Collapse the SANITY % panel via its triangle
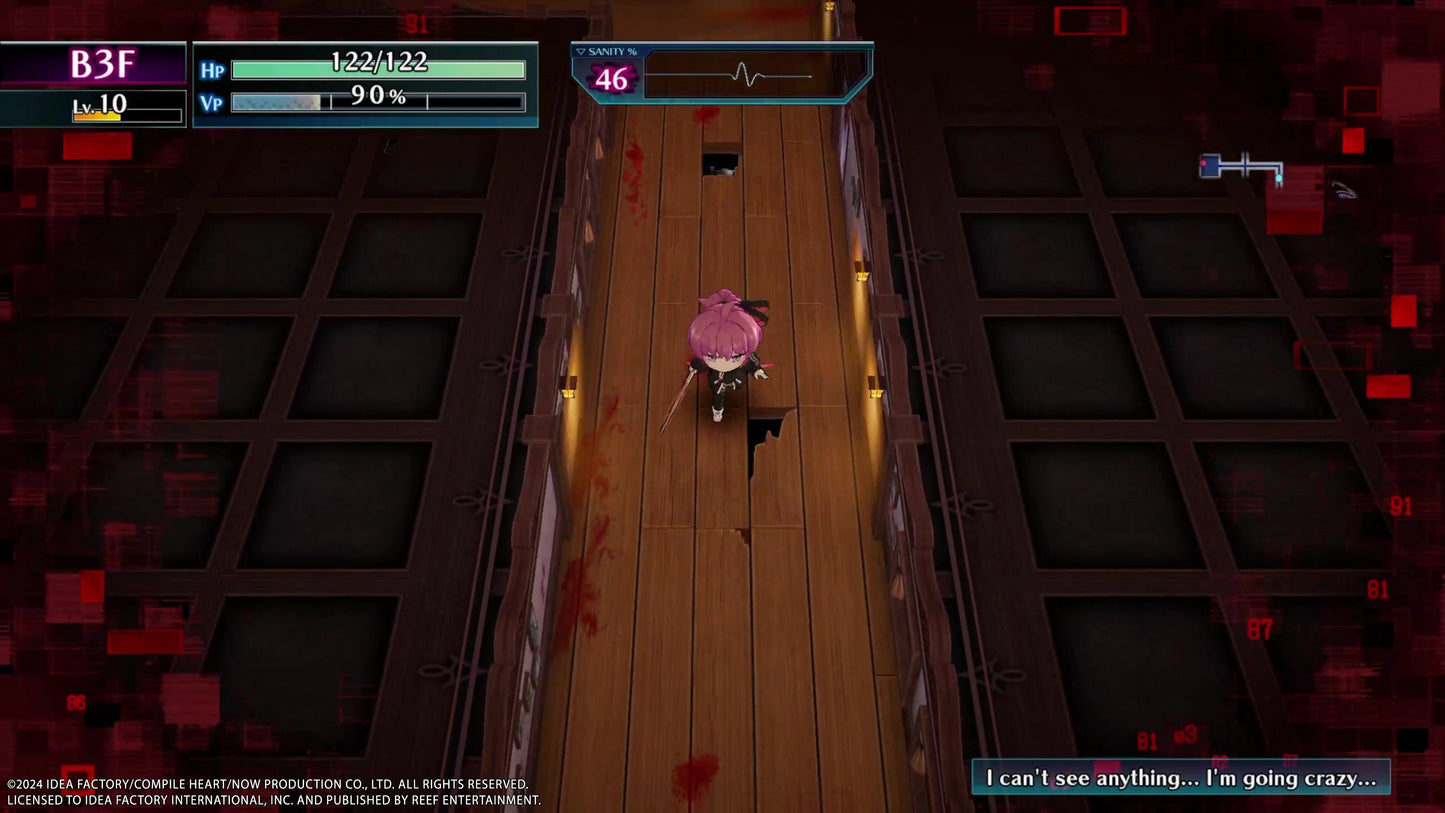1445x813 pixels. (x=580, y=51)
